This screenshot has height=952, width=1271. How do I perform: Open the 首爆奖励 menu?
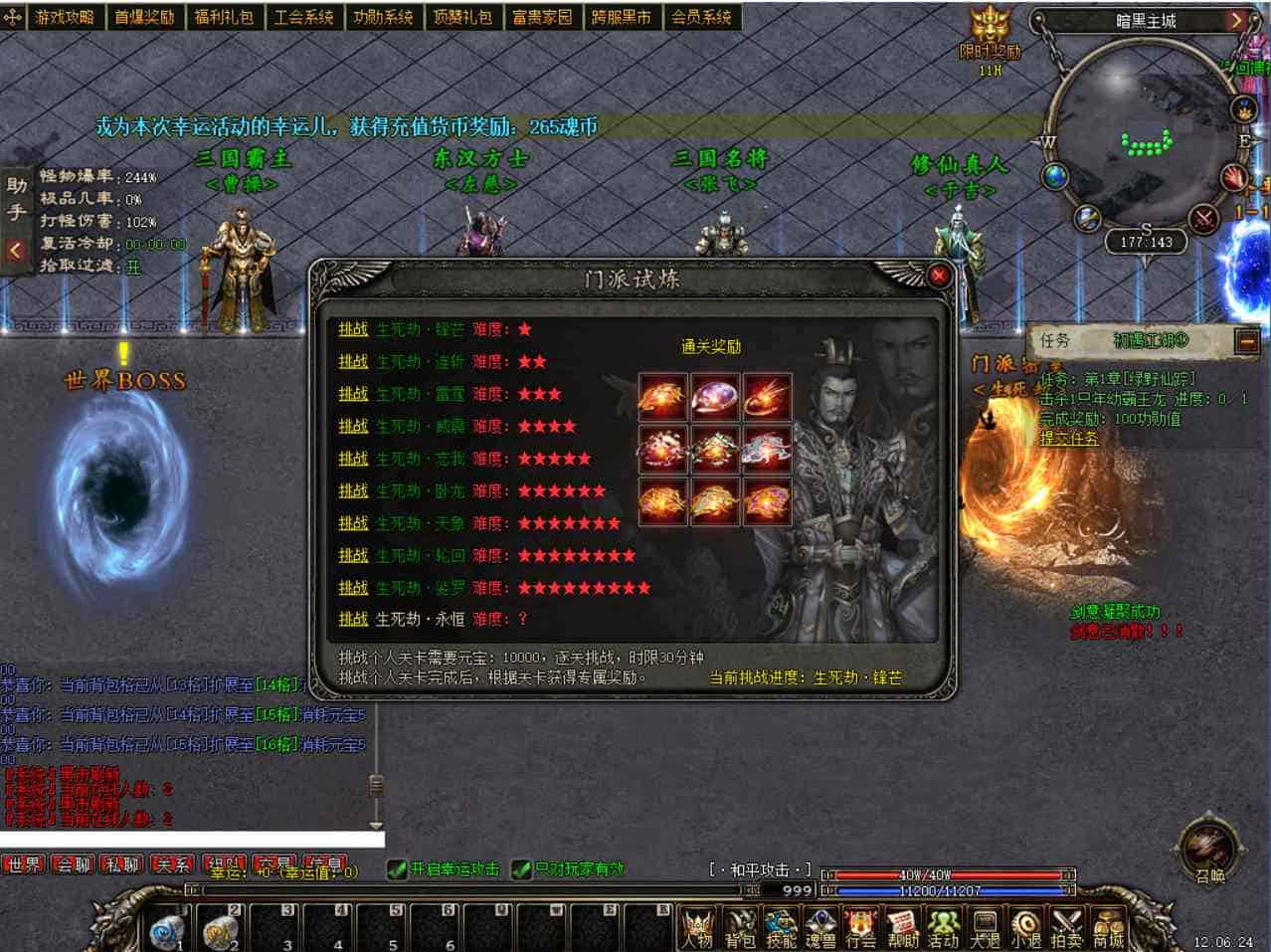point(143,17)
